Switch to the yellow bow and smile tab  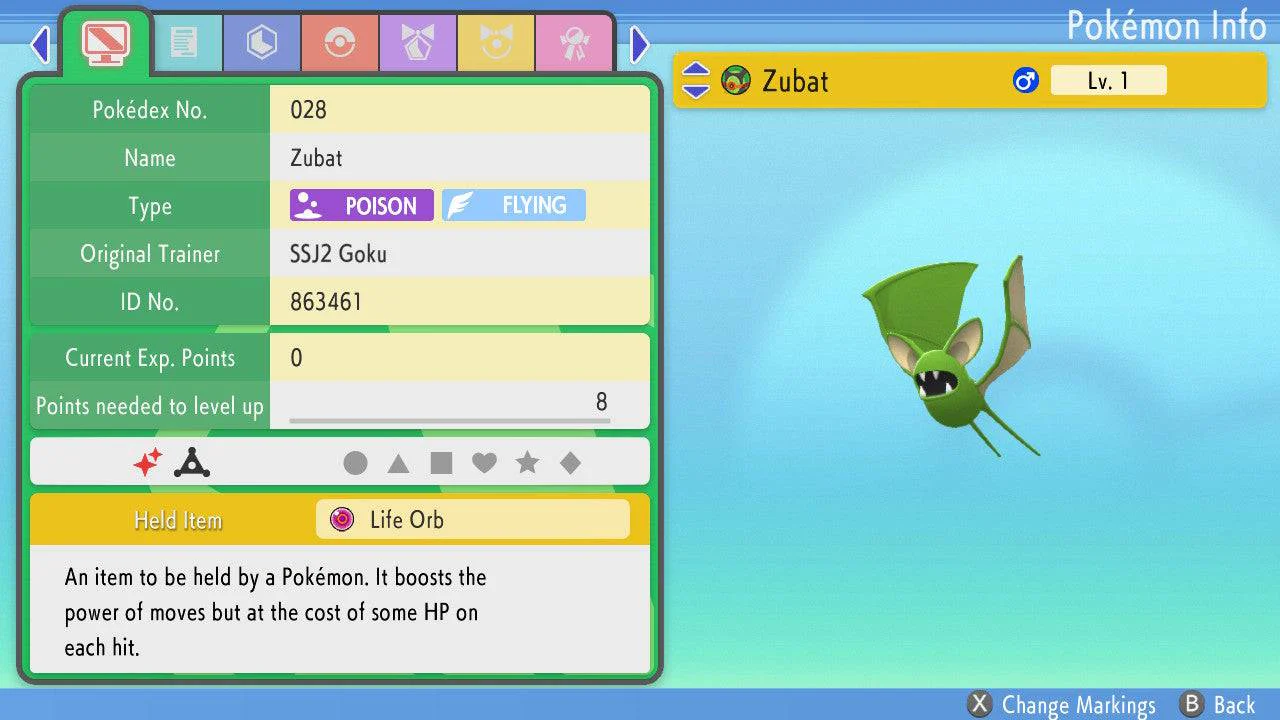point(496,42)
